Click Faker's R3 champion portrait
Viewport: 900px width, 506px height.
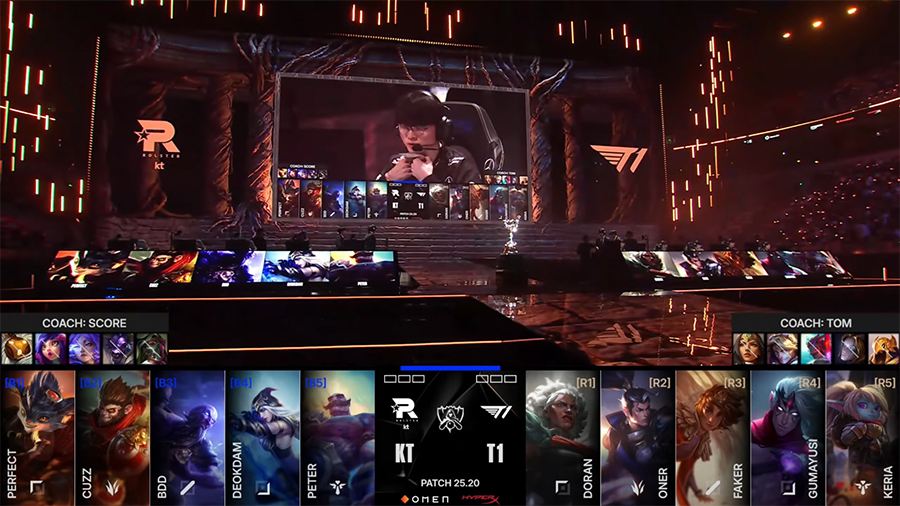click(712, 437)
